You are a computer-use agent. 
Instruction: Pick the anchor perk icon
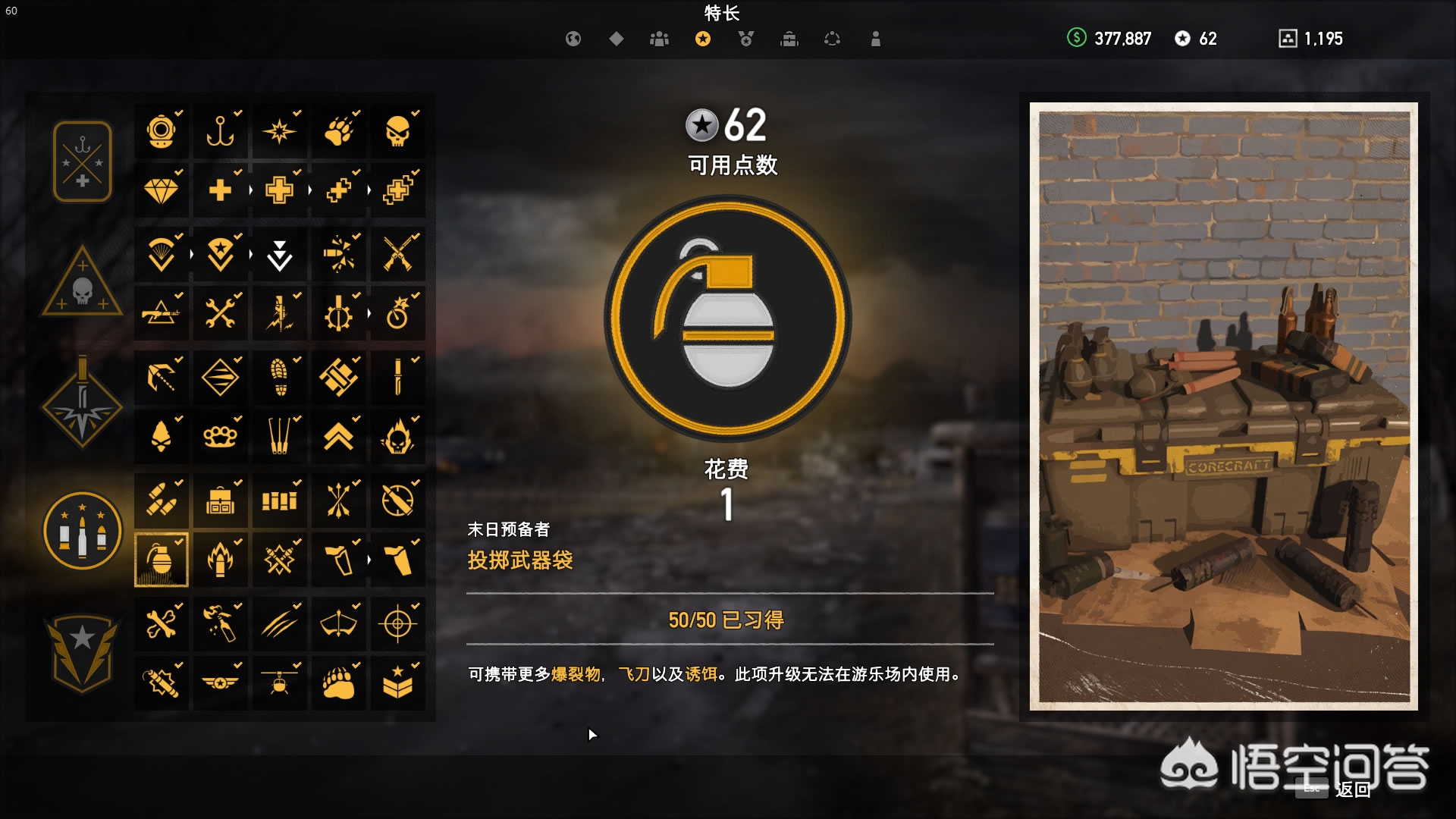point(221,132)
